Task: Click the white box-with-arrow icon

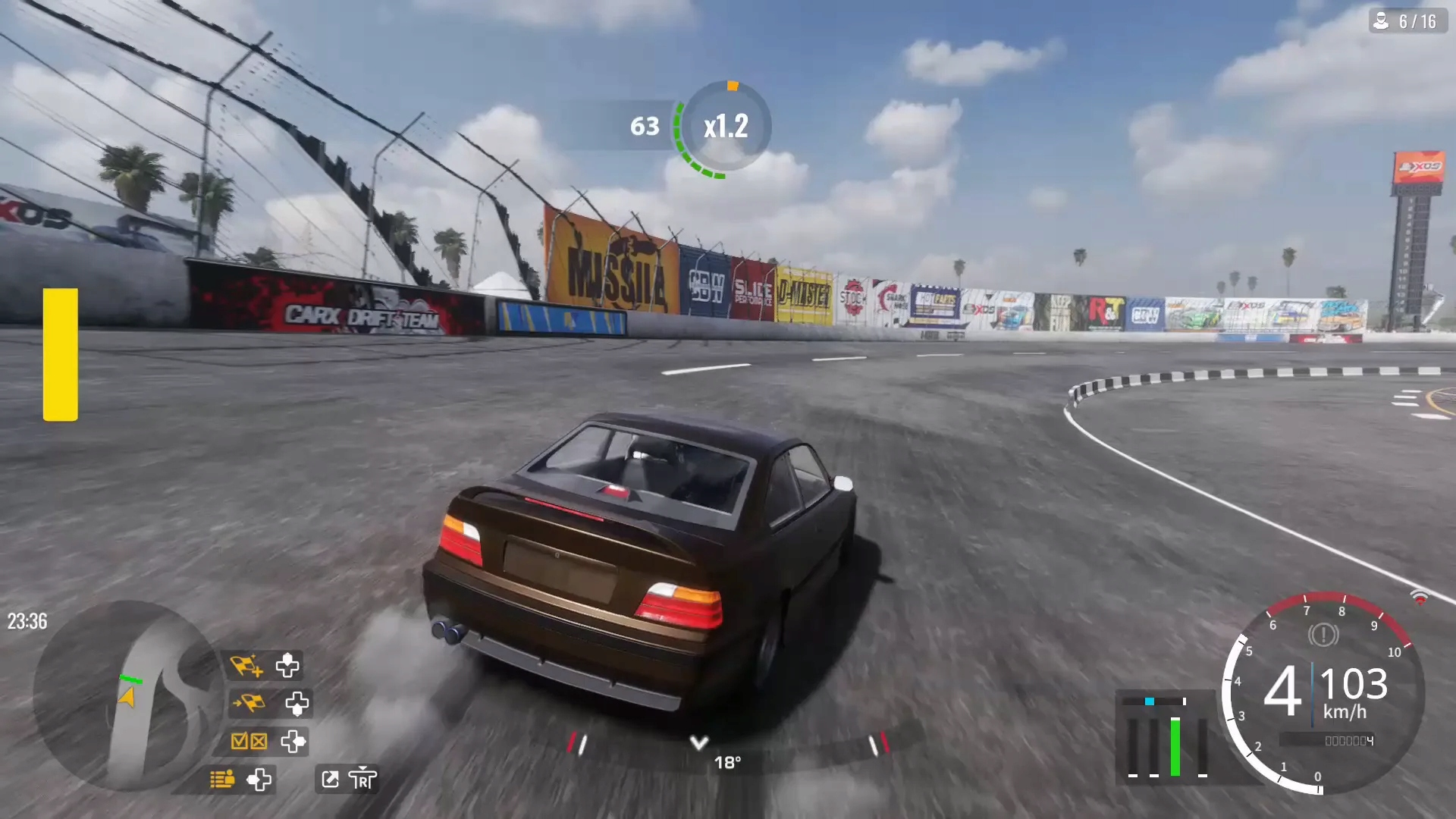Action: click(331, 779)
